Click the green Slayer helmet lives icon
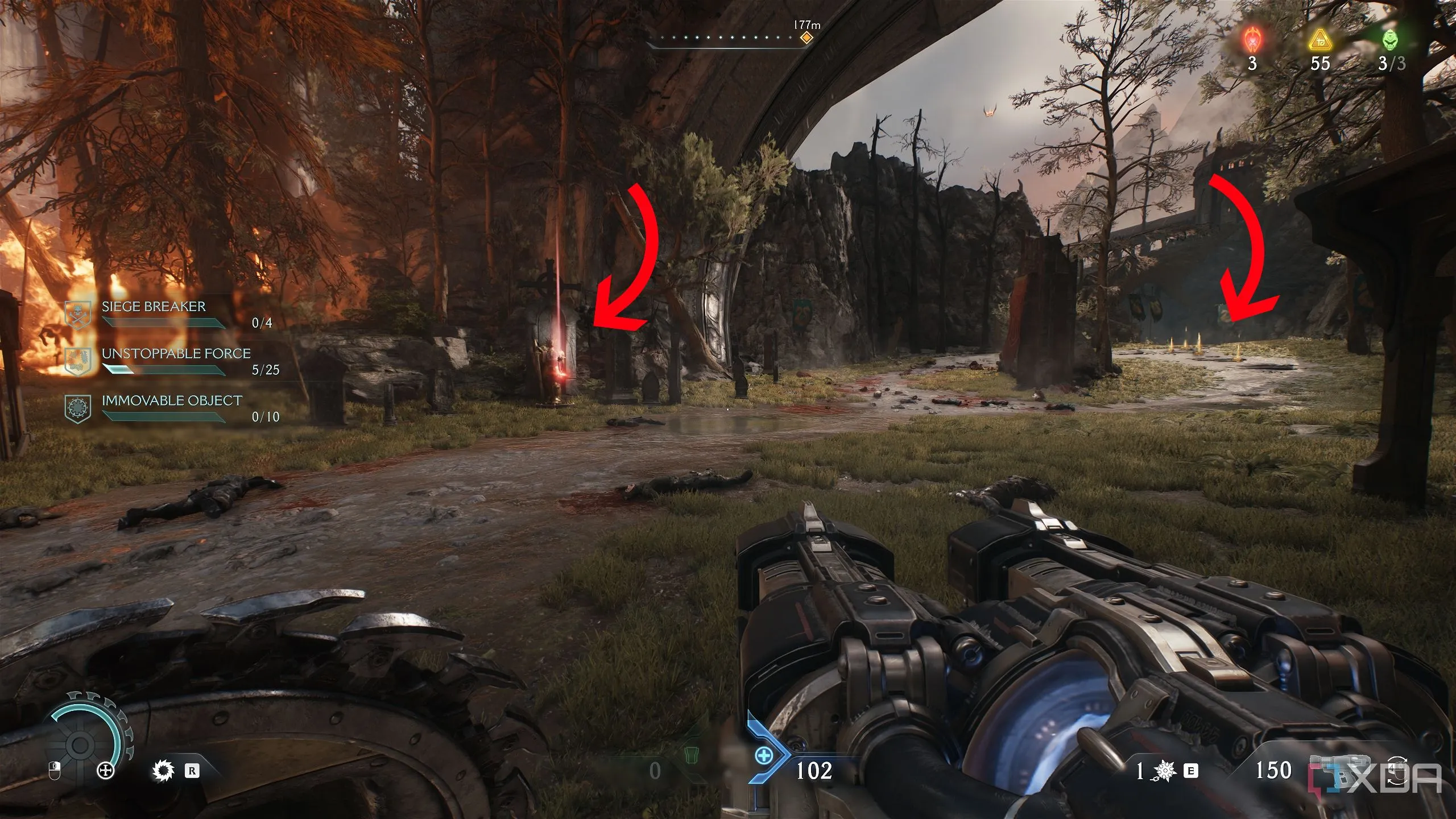The image size is (1456, 819). tap(1388, 41)
